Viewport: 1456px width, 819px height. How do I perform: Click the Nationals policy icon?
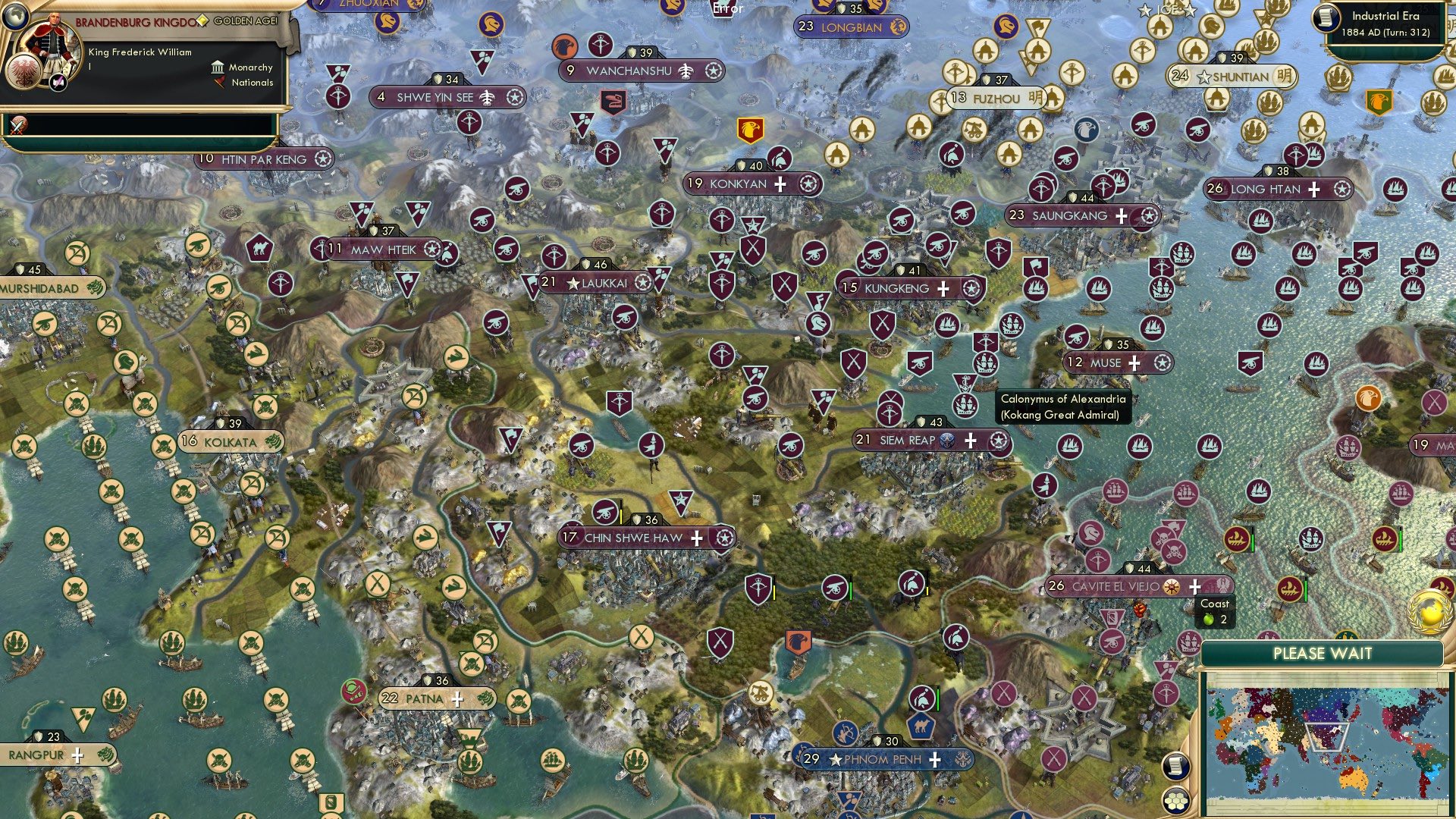pyautogui.click(x=220, y=83)
